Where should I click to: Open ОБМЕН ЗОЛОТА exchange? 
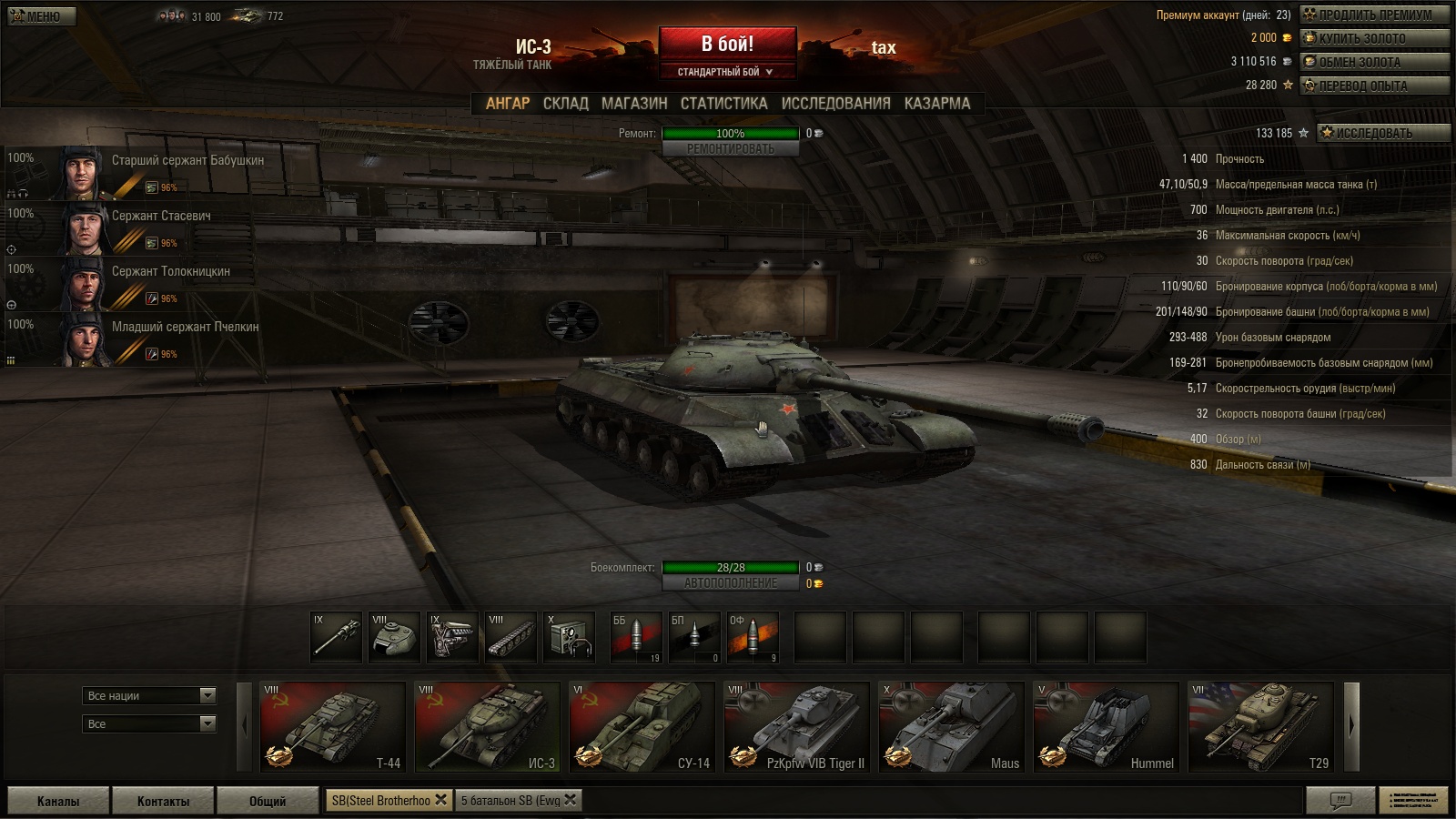pyautogui.click(x=1374, y=62)
